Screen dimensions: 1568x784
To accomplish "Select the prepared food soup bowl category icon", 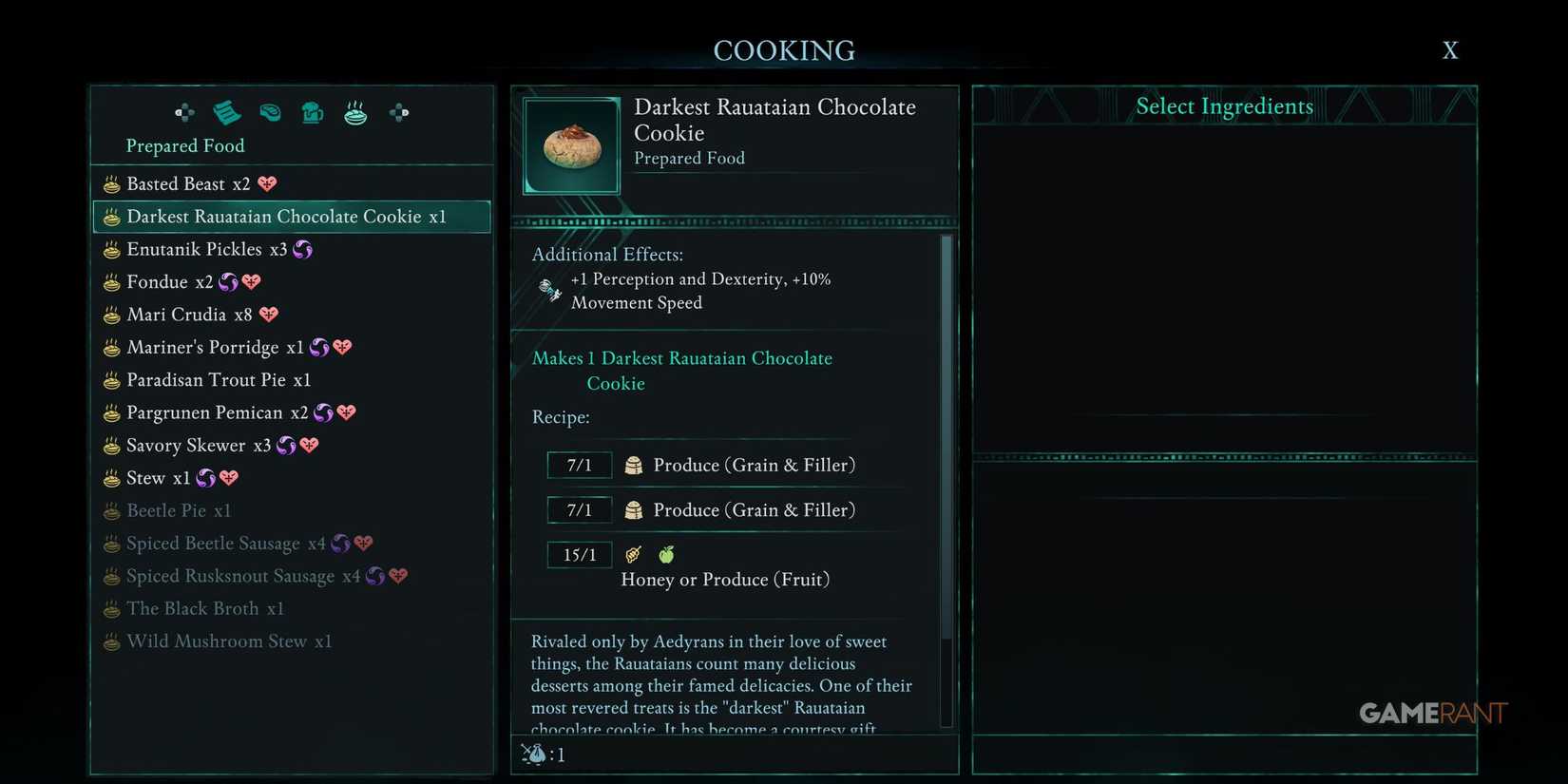I will 355,112.
